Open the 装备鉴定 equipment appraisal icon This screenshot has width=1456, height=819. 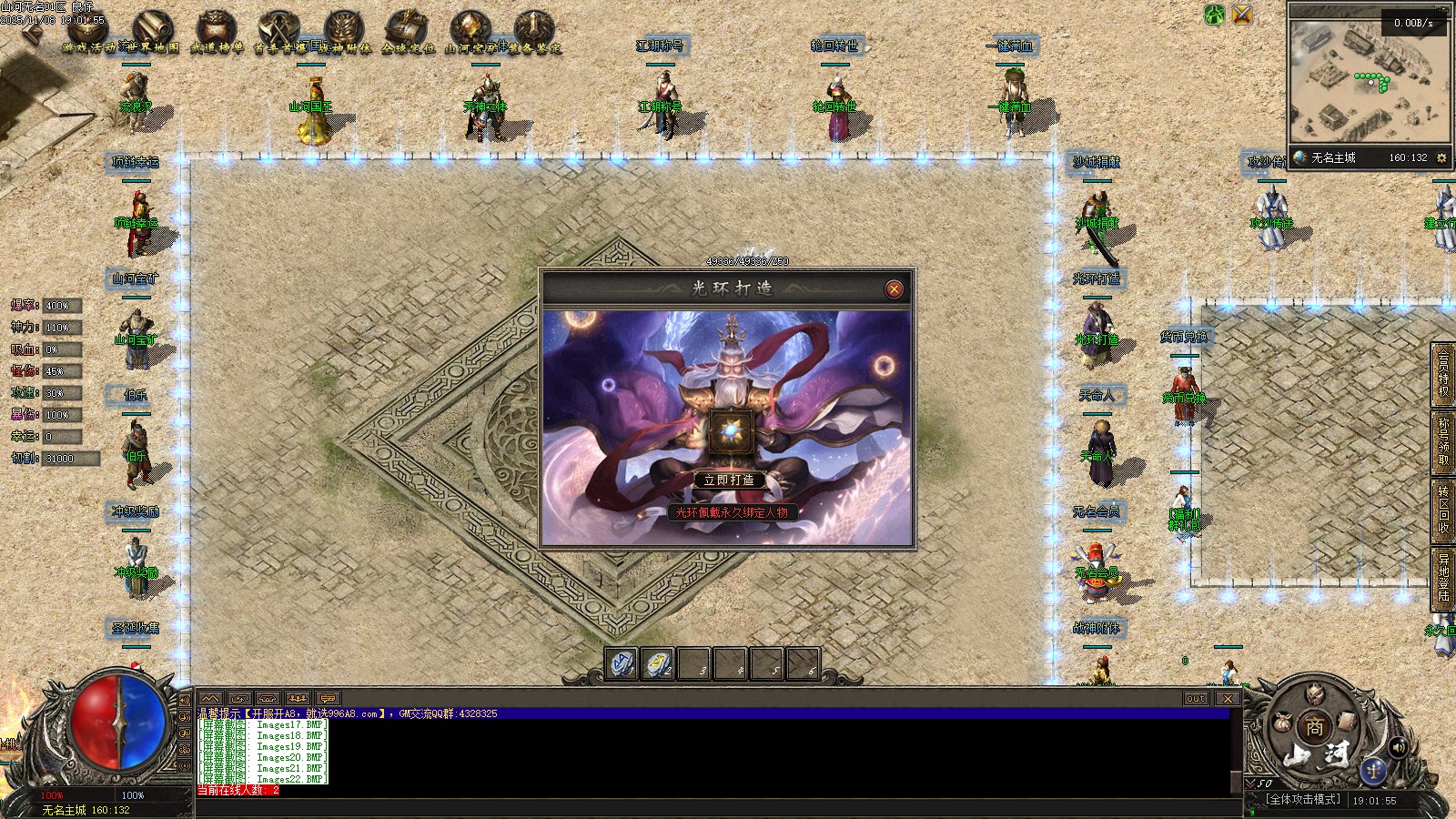tap(535, 33)
